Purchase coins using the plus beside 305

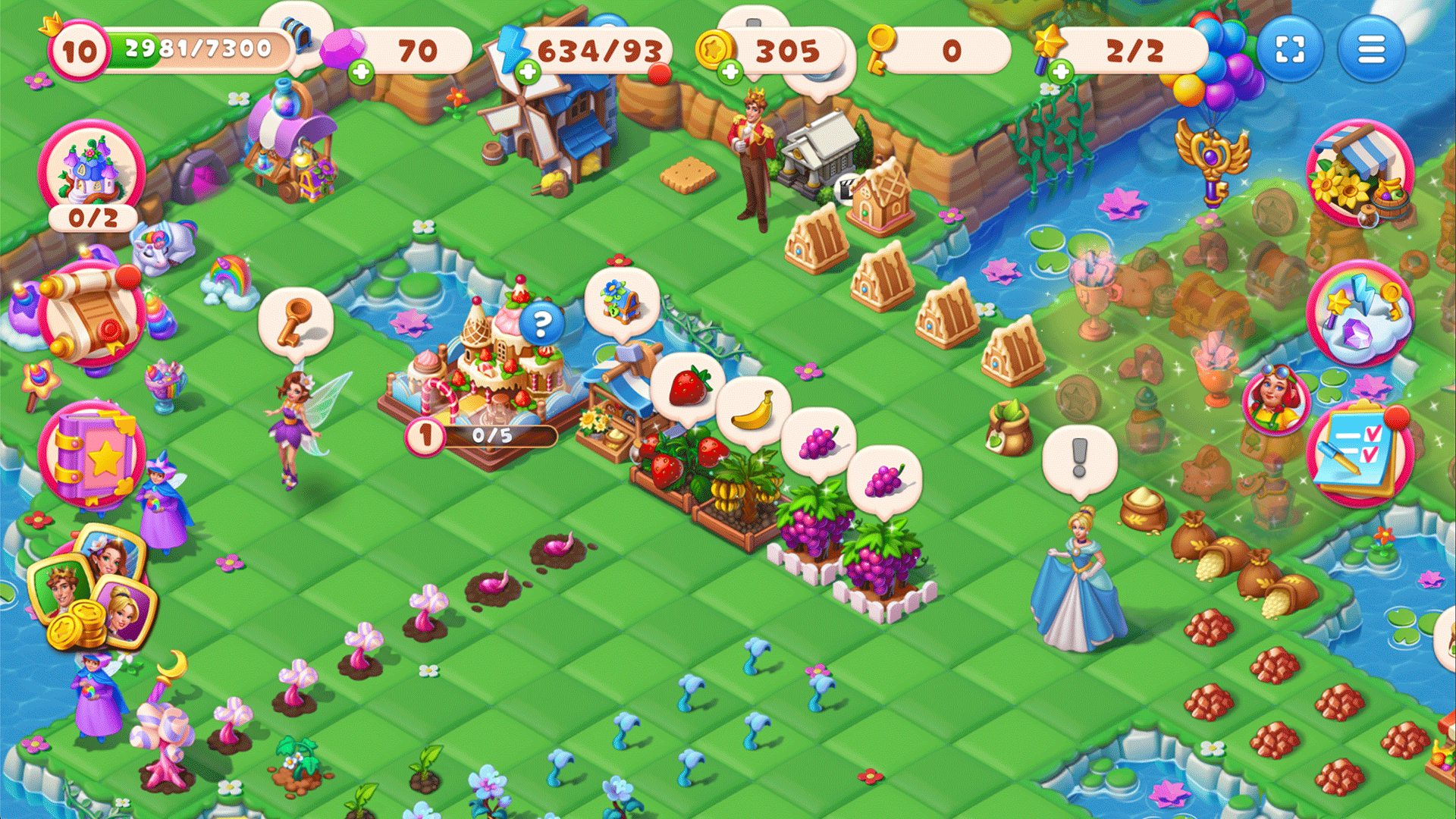pos(730,72)
